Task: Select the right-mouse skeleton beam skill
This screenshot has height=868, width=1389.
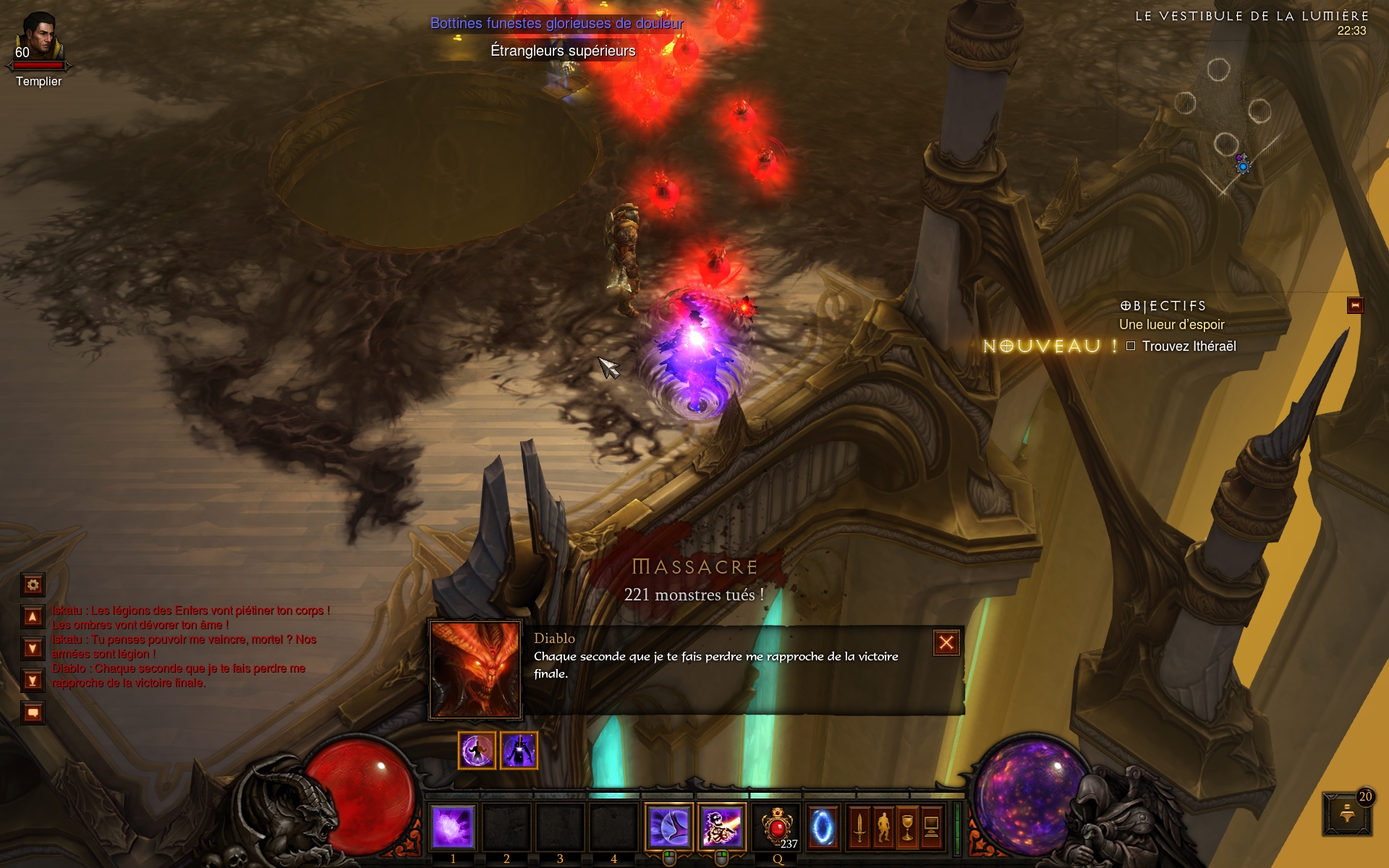Action: pyautogui.click(x=721, y=827)
